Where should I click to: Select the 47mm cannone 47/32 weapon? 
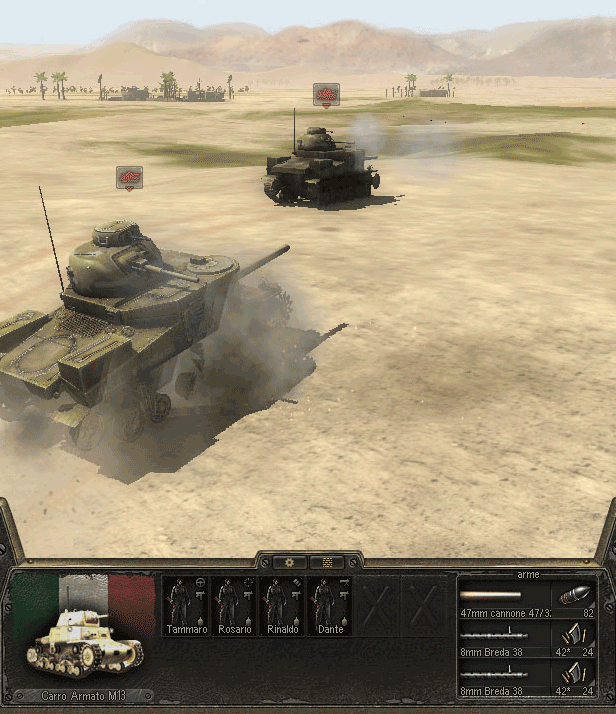pos(505,598)
